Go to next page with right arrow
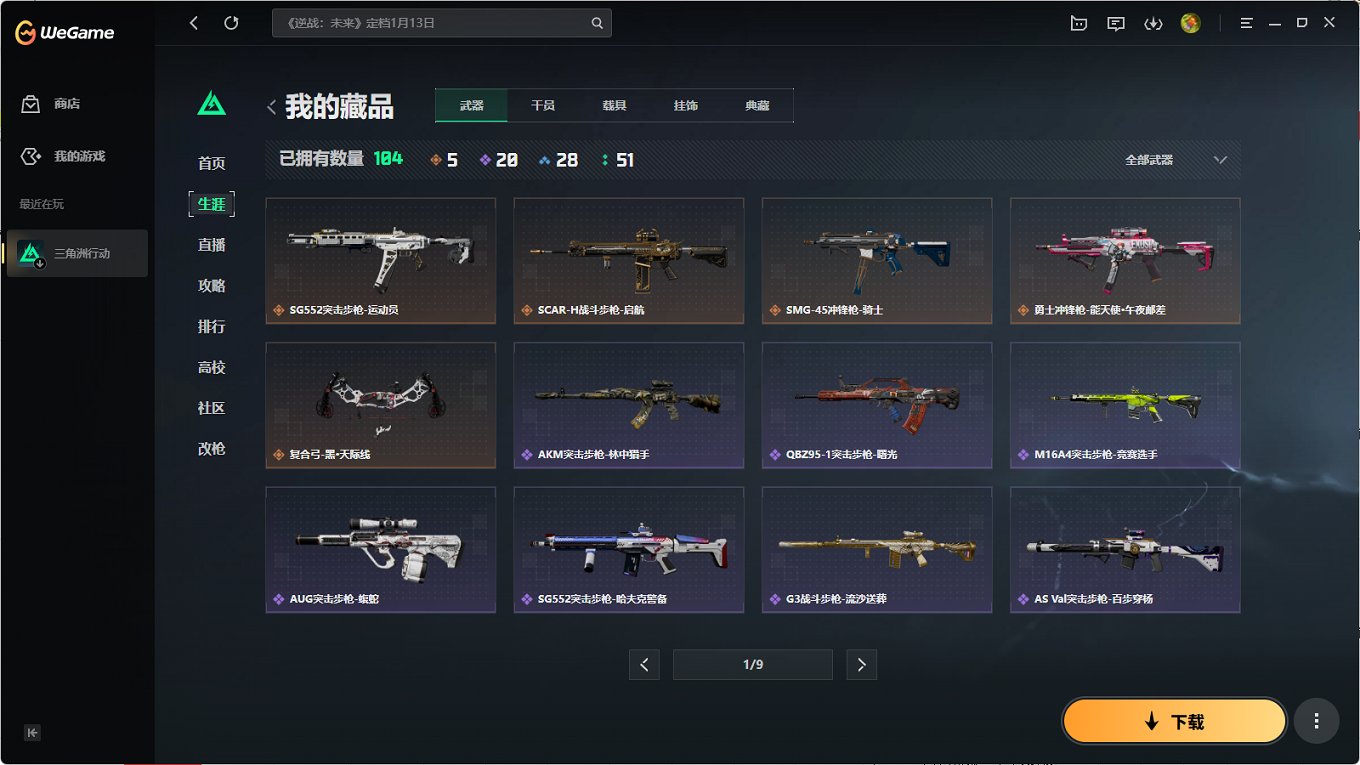Viewport: 1360px width, 765px height. tap(861, 664)
